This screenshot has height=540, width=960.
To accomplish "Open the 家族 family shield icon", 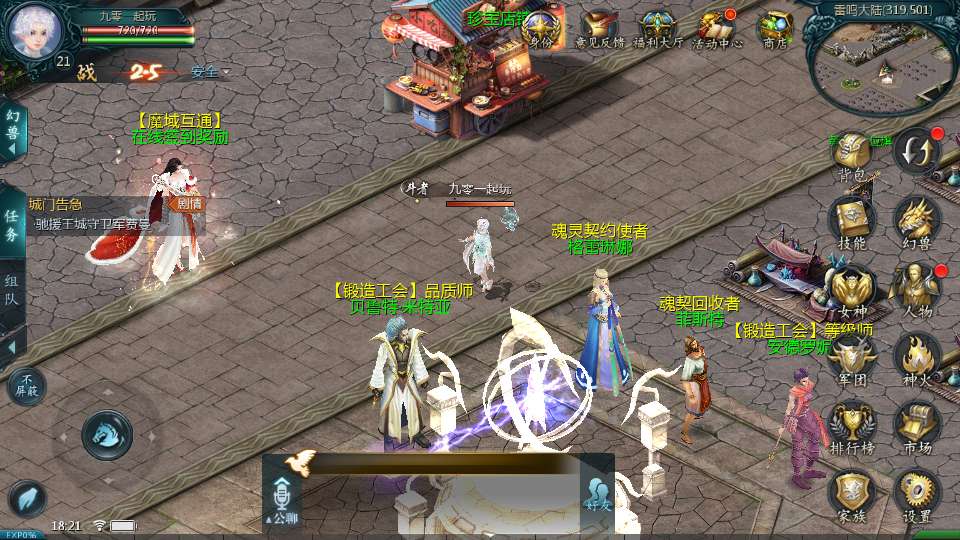I will (x=852, y=495).
